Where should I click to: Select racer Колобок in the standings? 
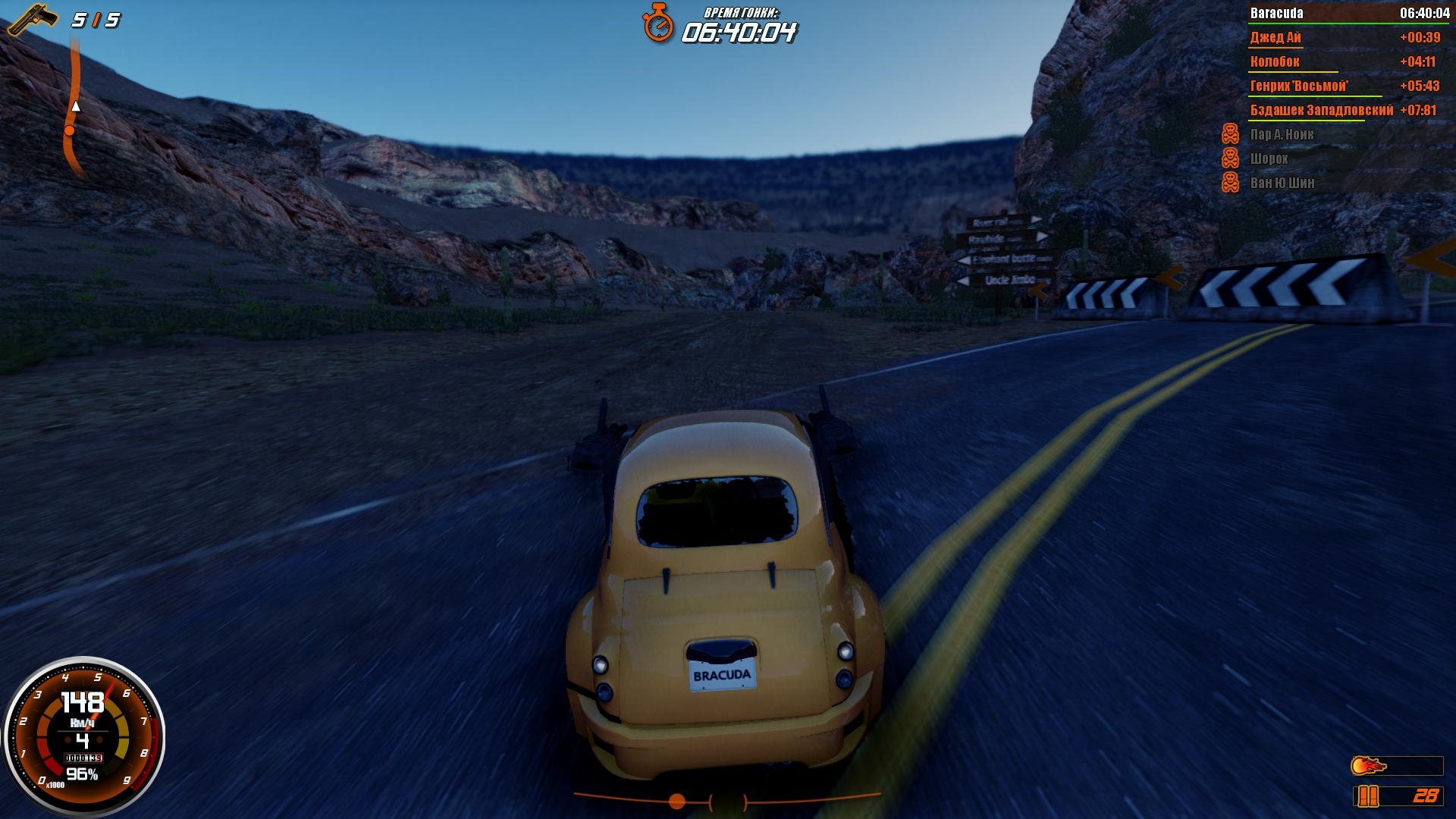pyautogui.click(x=1275, y=61)
